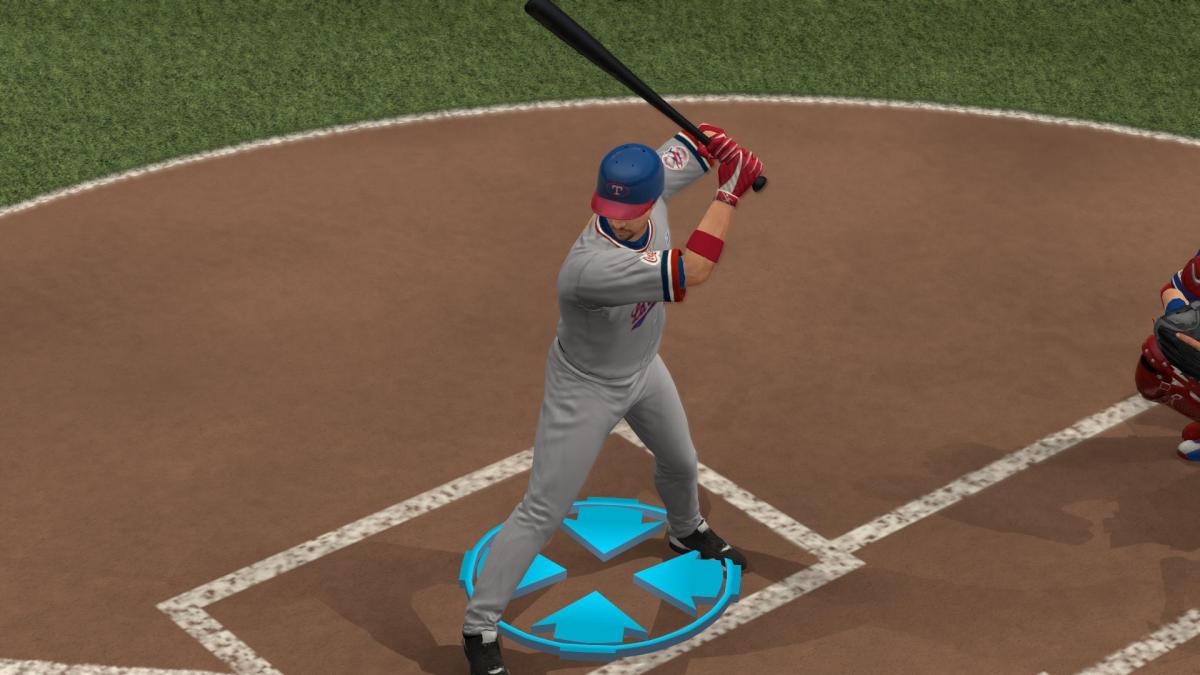The image size is (1200, 675).
Task: Select the bottom blue arrow pointing up
Action: click(590, 619)
